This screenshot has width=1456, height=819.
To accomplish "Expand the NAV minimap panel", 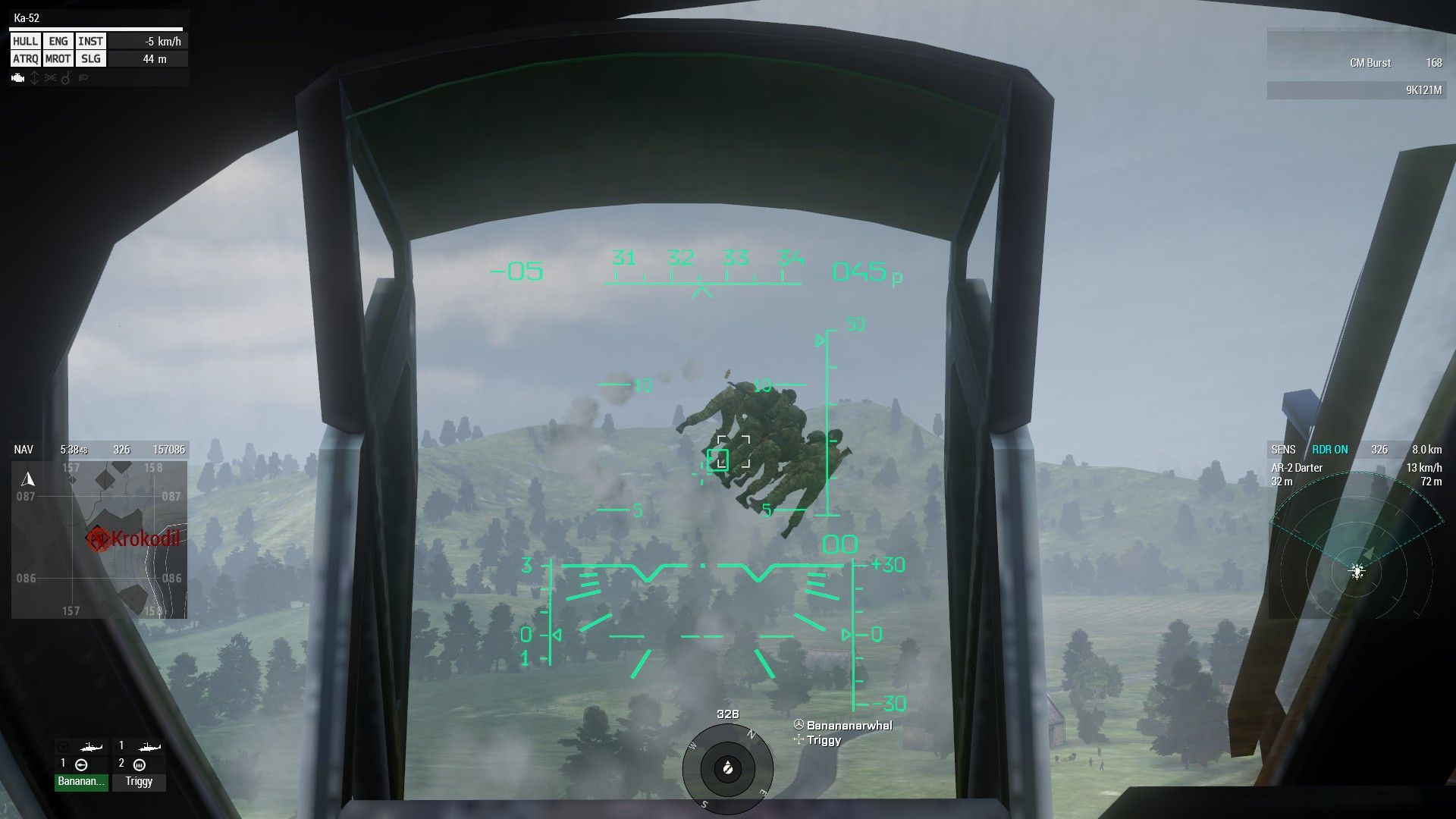I will click(x=23, y=449).
